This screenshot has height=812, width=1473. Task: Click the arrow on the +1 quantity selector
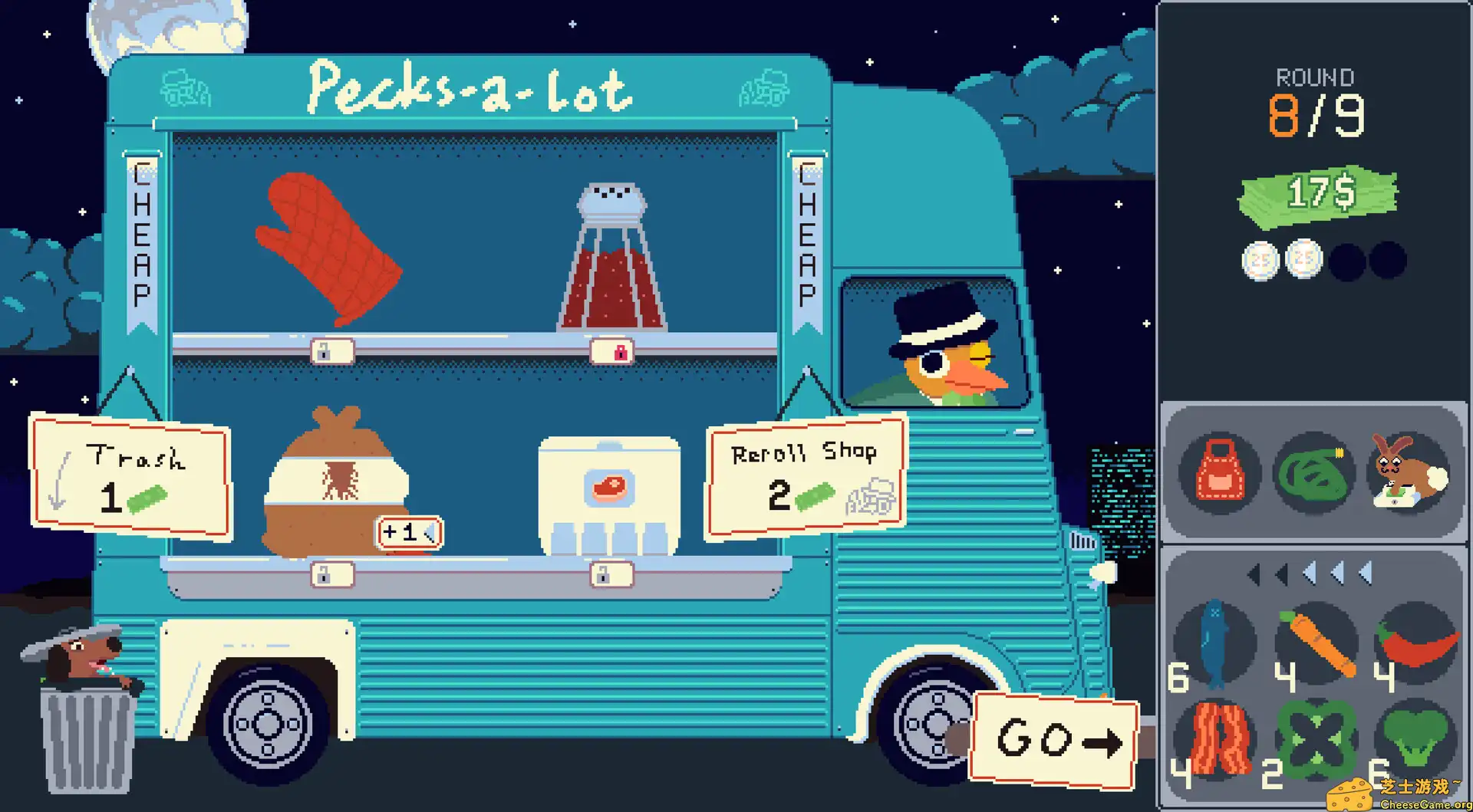click(x=430, y=531)
